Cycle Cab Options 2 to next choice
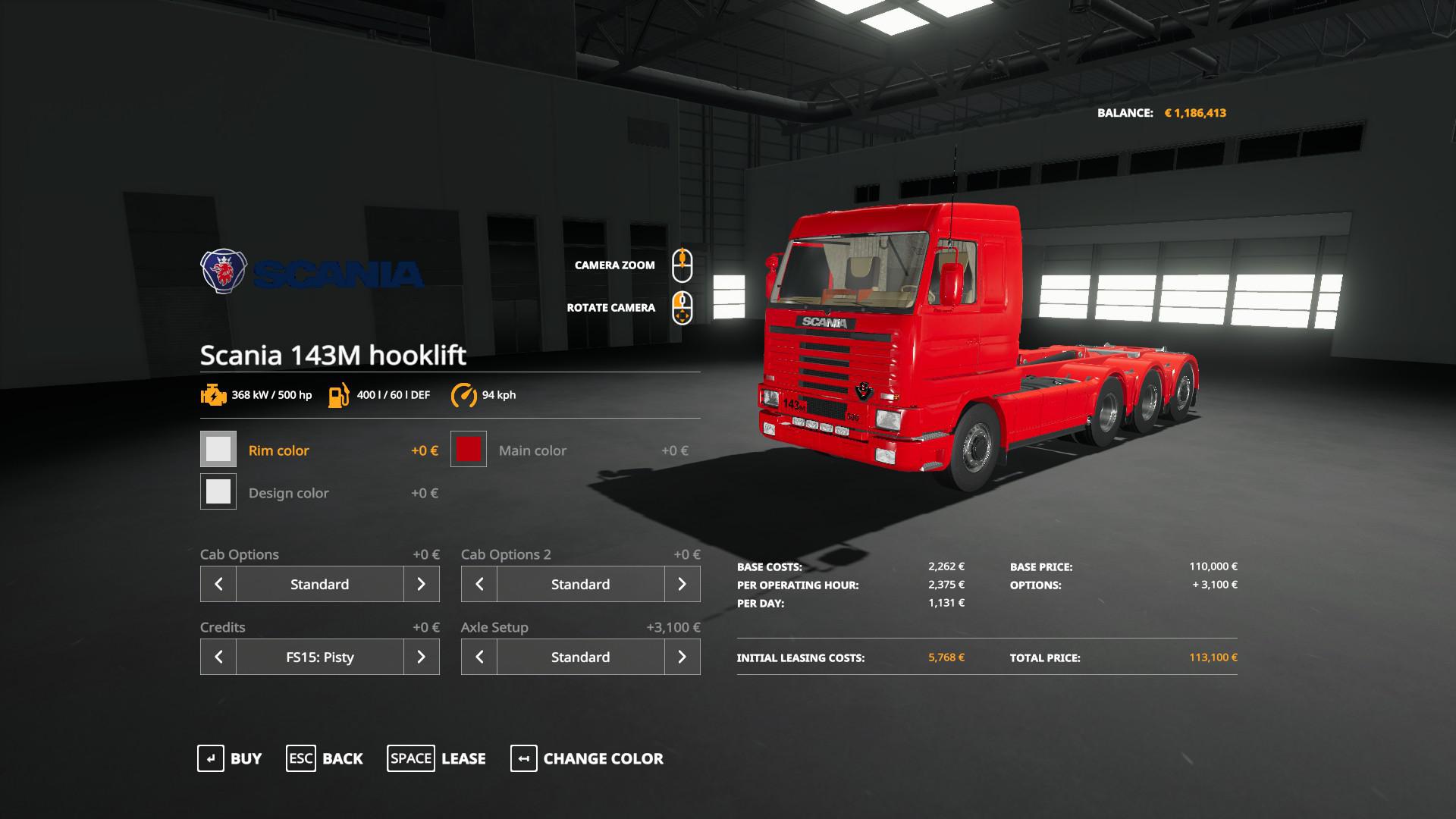The width and height of the screenshot is (1456, 819). click(682, 584)
